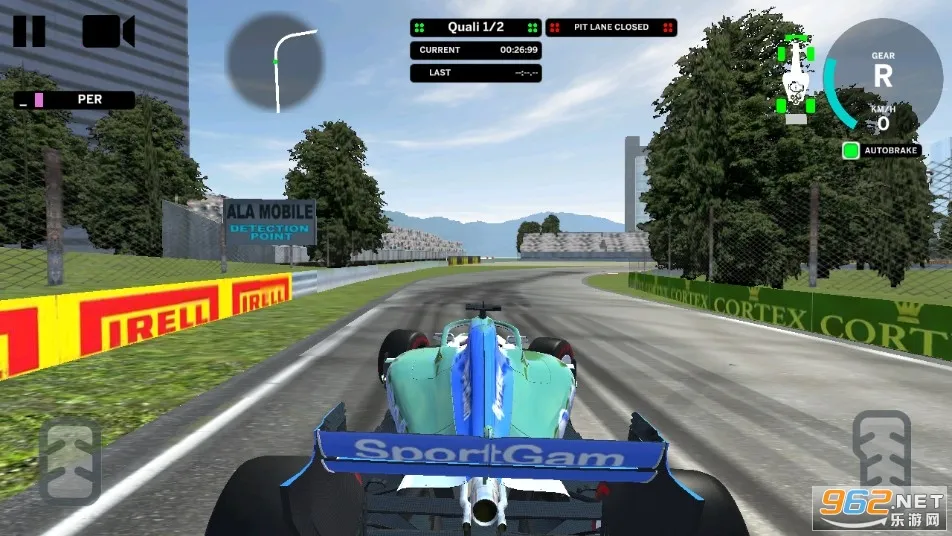Pause the race

29,32
